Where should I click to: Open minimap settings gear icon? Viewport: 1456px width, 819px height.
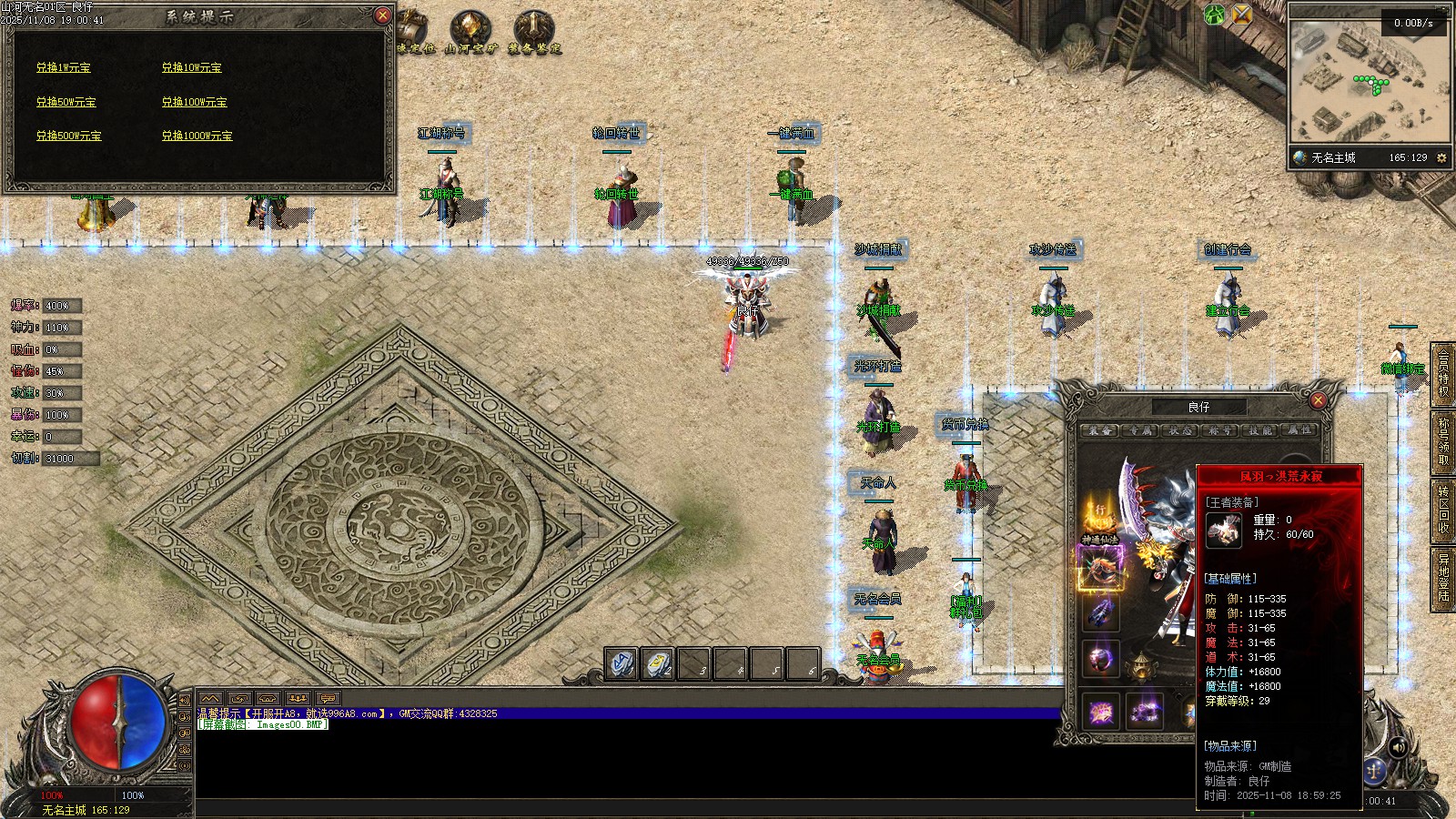click(x=1441, y=157)
